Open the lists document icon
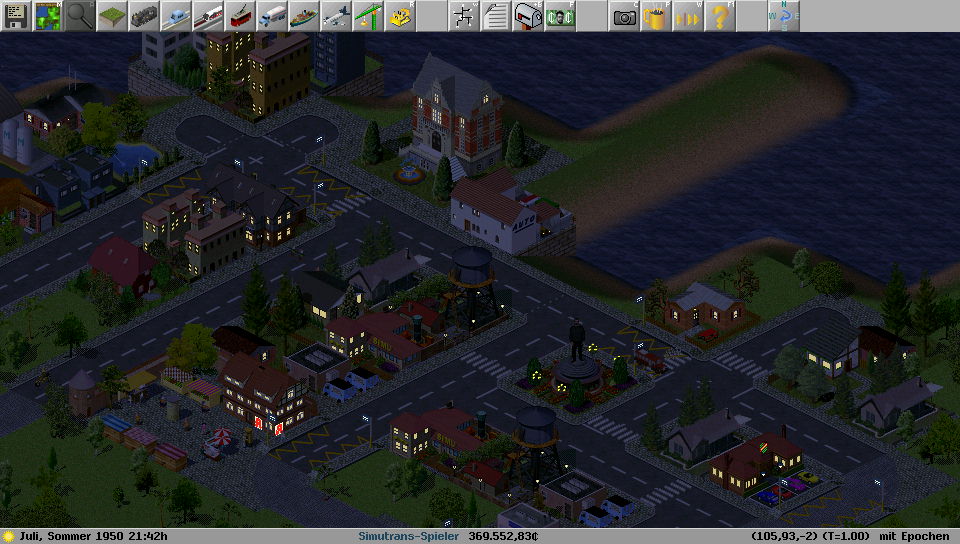 (x=495, y=16)
